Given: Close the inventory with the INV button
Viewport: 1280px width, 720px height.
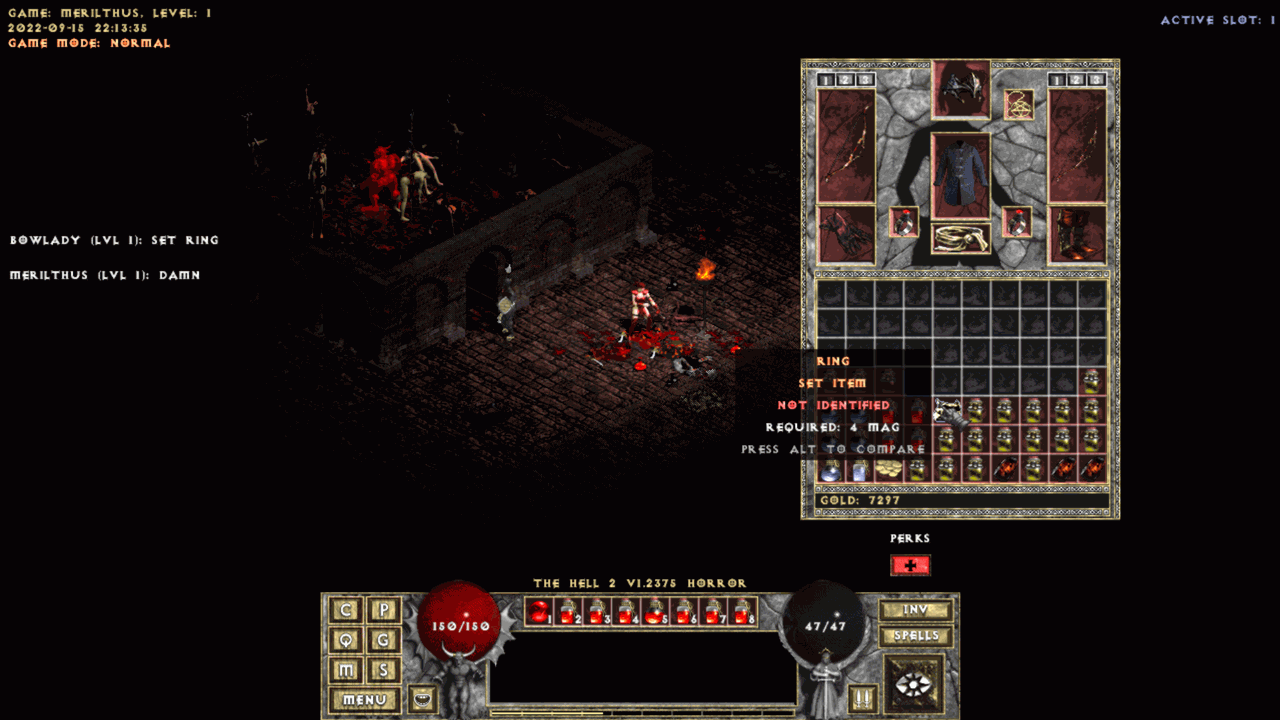Looking at the screenshot, I should tap(915, 610).
